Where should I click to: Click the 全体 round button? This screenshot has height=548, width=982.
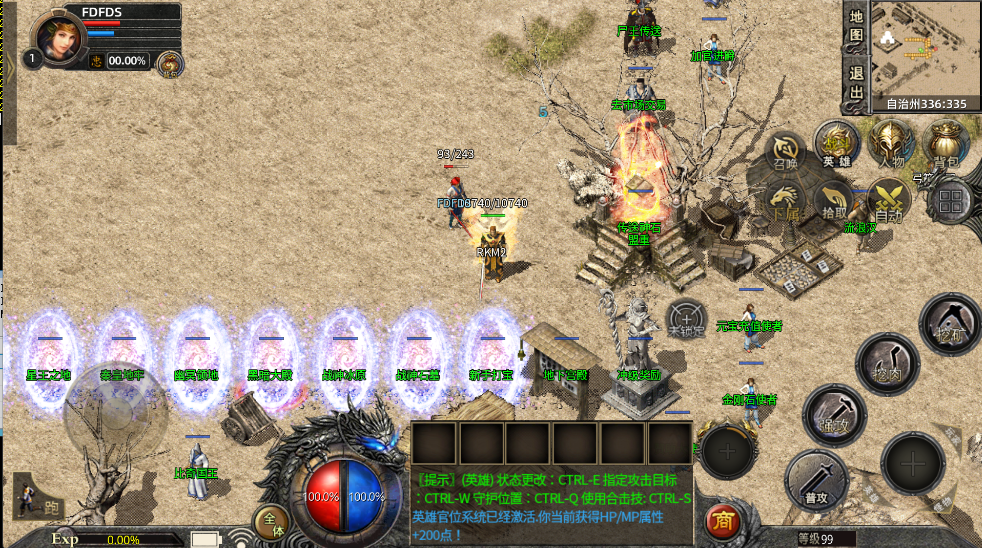click(x=270, y=522)
